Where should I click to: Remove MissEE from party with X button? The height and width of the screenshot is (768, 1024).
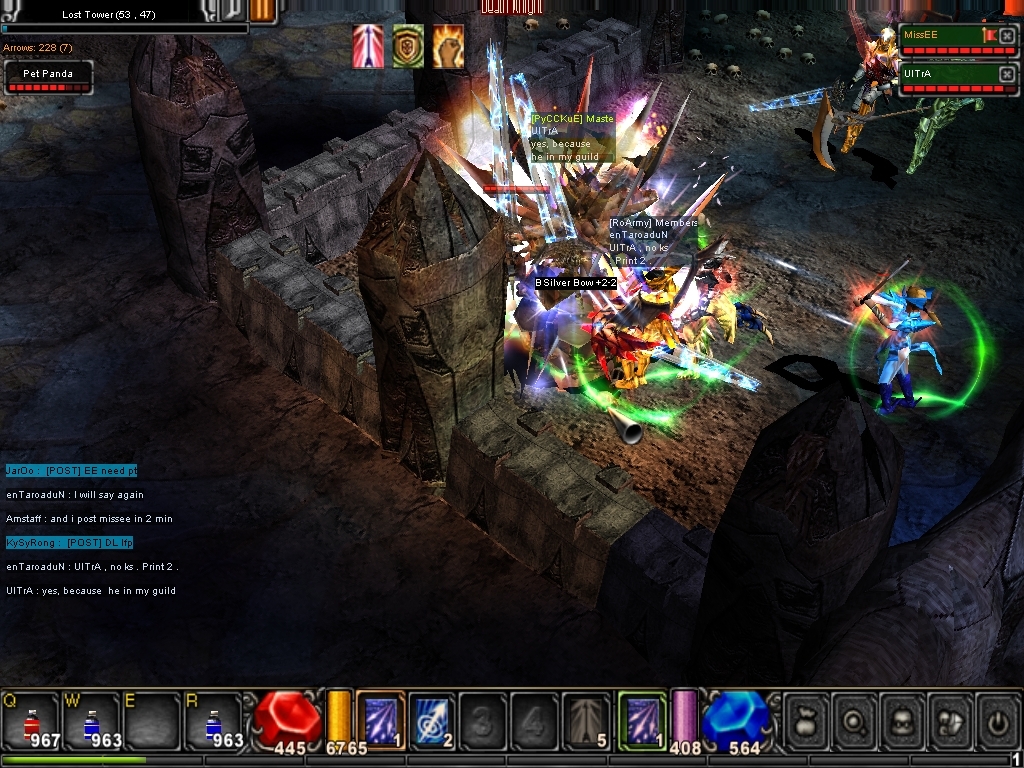[x=1007, y=36]
